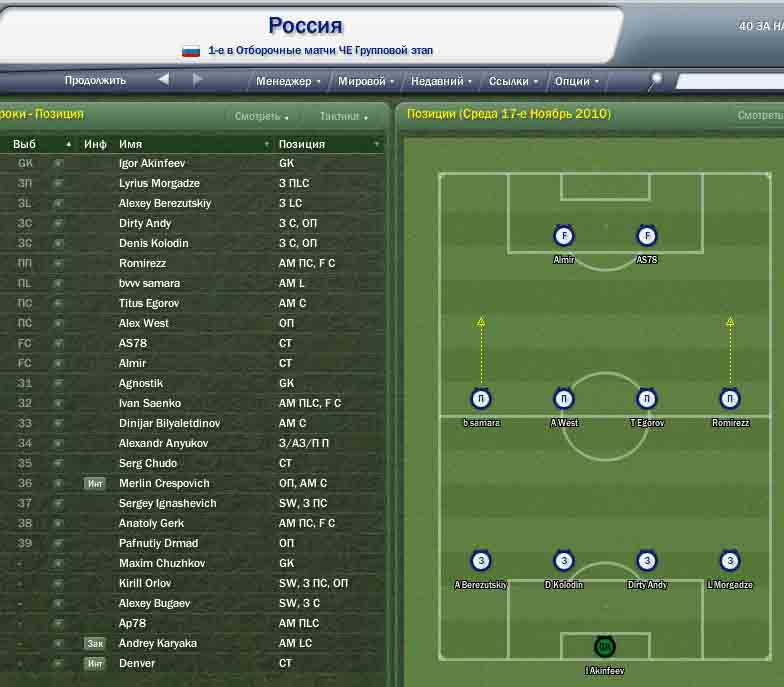This screenshot has width=784, height=687.
Task: Open the Ссылки menu
Action: 513,82
